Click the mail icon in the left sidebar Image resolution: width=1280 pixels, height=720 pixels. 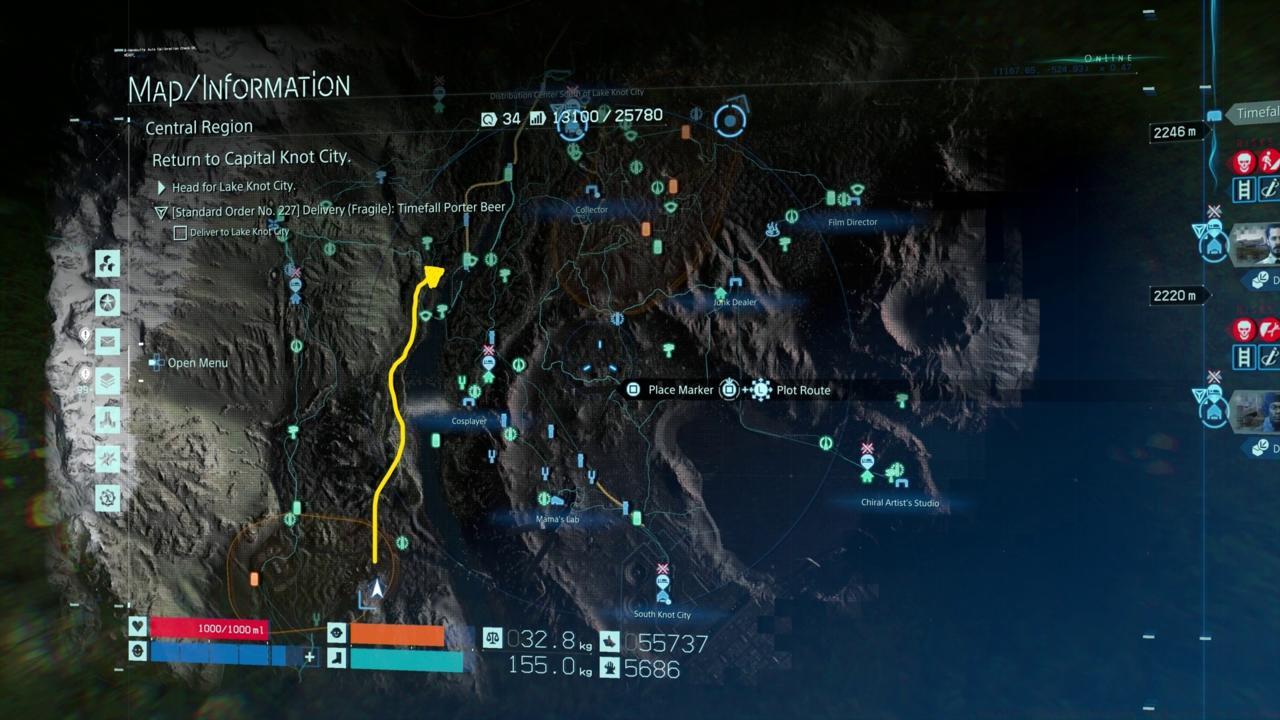[x=108, y=340]
